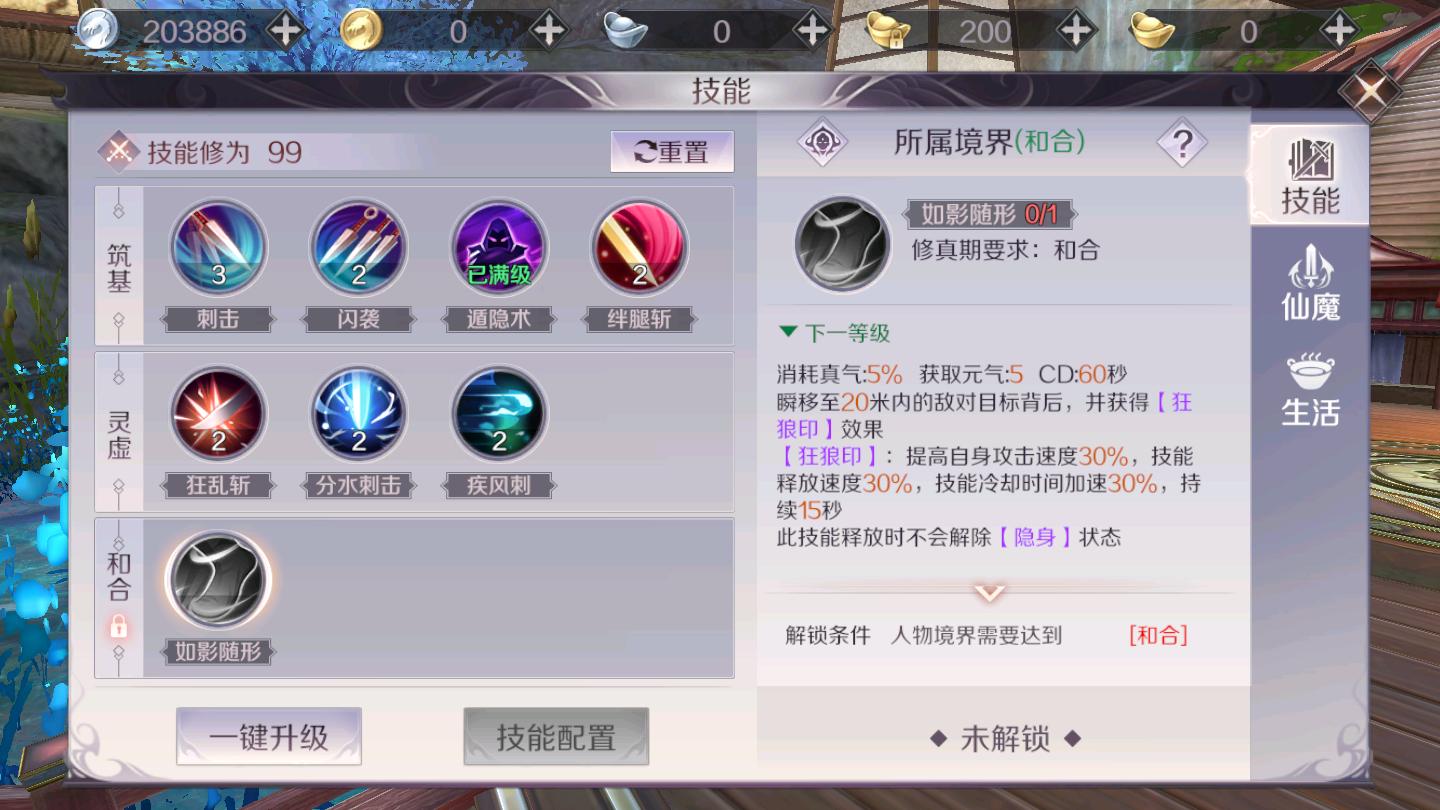The height and width of the screenshot is (810, 1440).
Task: Expand the chevron below skill description
Action: coord(988,591)
